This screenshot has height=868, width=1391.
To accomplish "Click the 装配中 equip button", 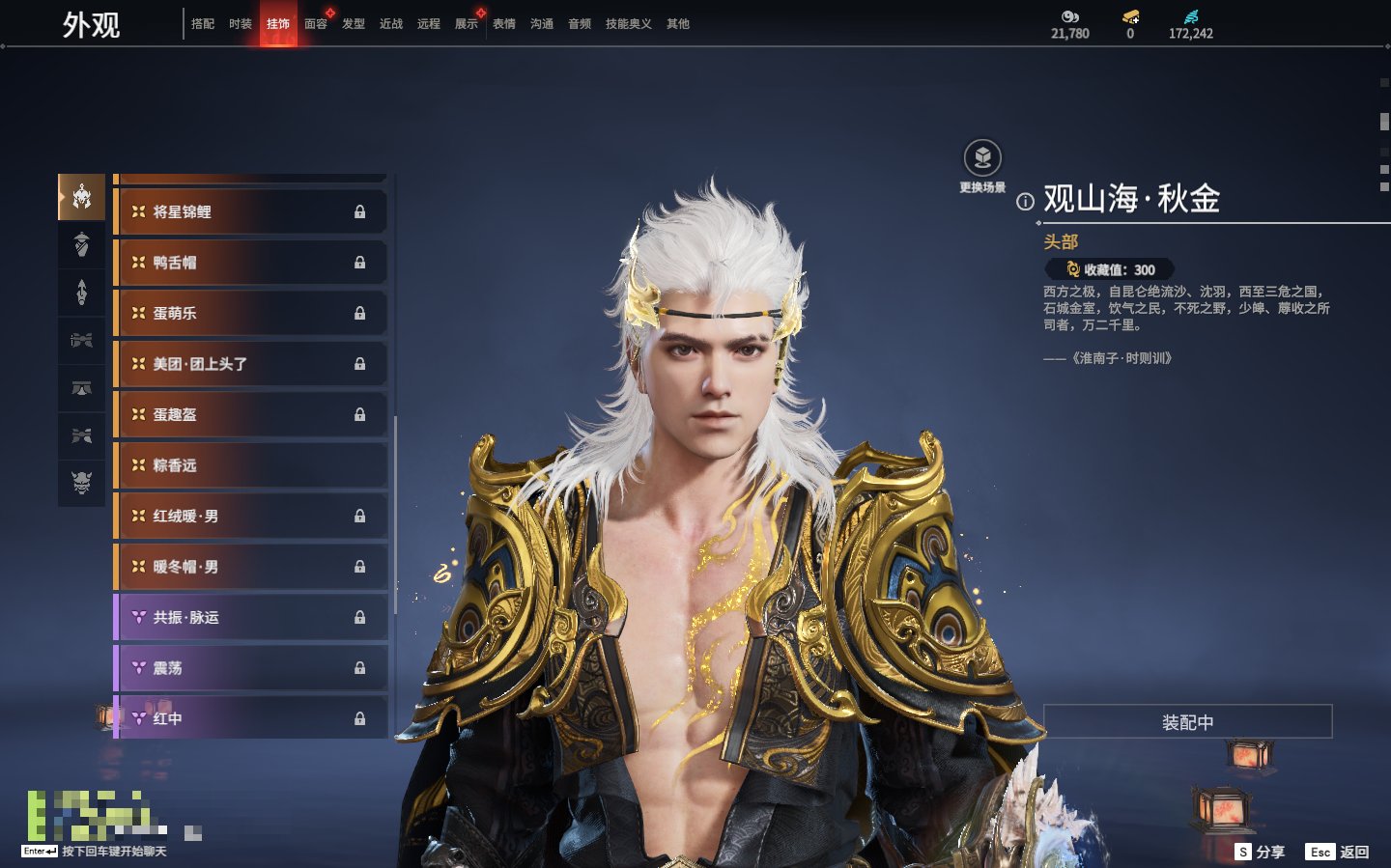I will (1187, 722).
